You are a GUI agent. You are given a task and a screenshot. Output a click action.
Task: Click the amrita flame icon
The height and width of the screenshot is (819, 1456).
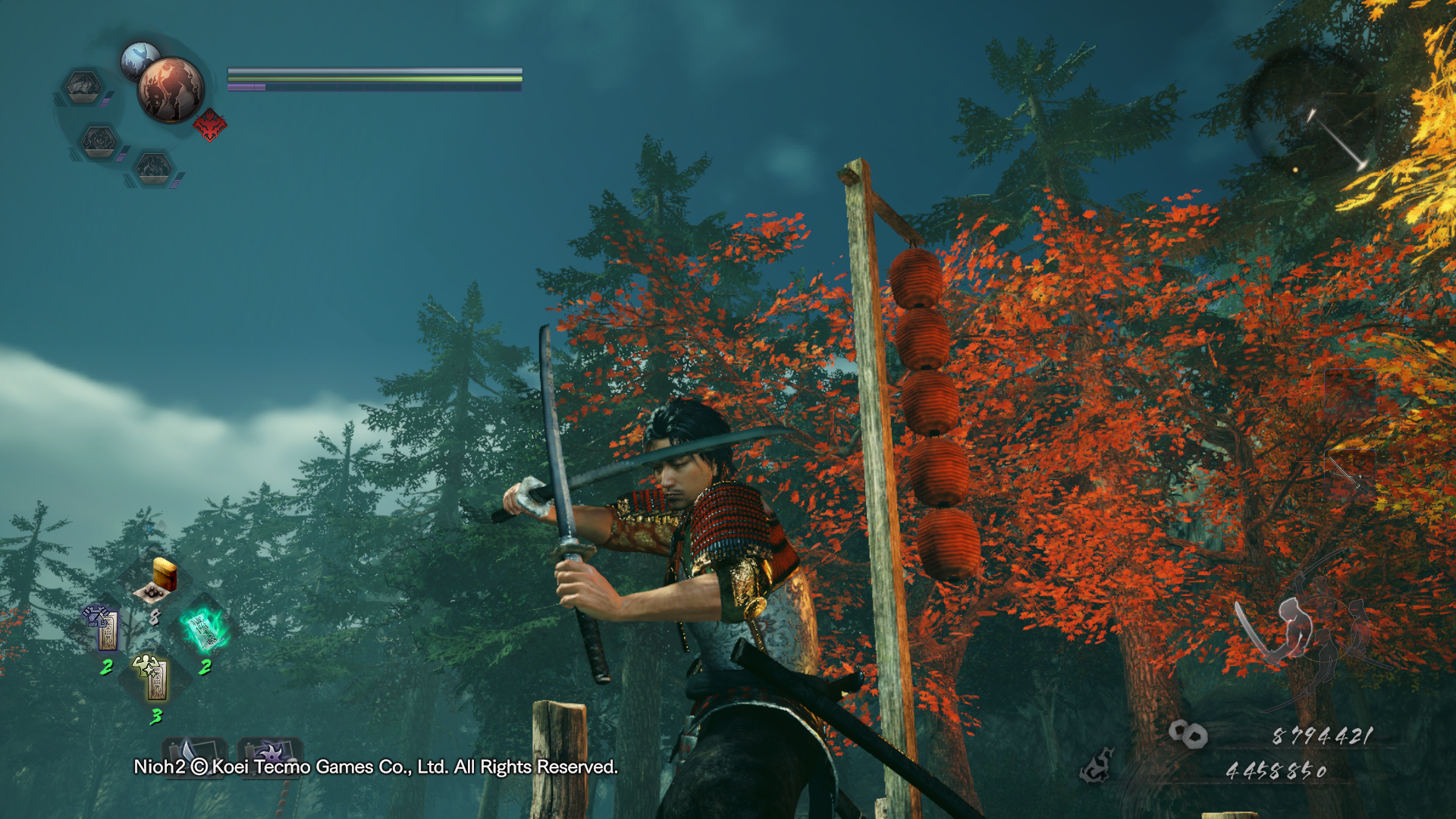click(x=1097, y=766)
